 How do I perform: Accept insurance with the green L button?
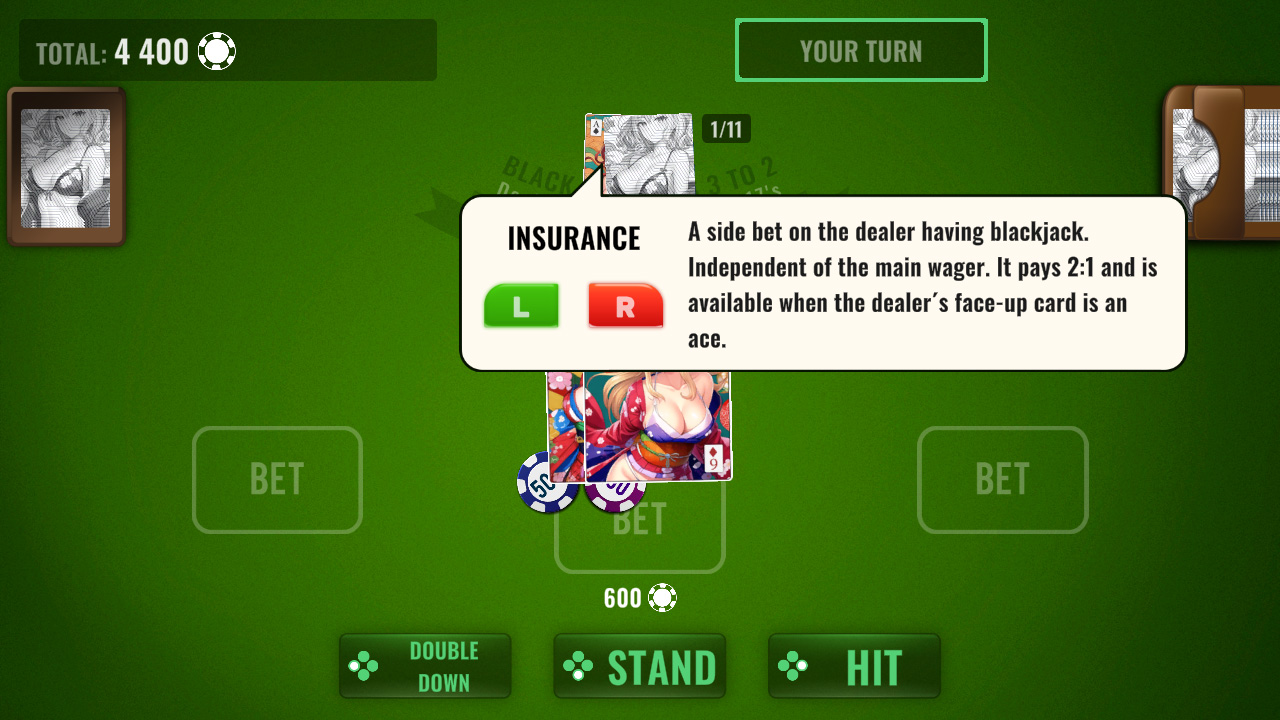pyautogui.click(x=521, y=305)
